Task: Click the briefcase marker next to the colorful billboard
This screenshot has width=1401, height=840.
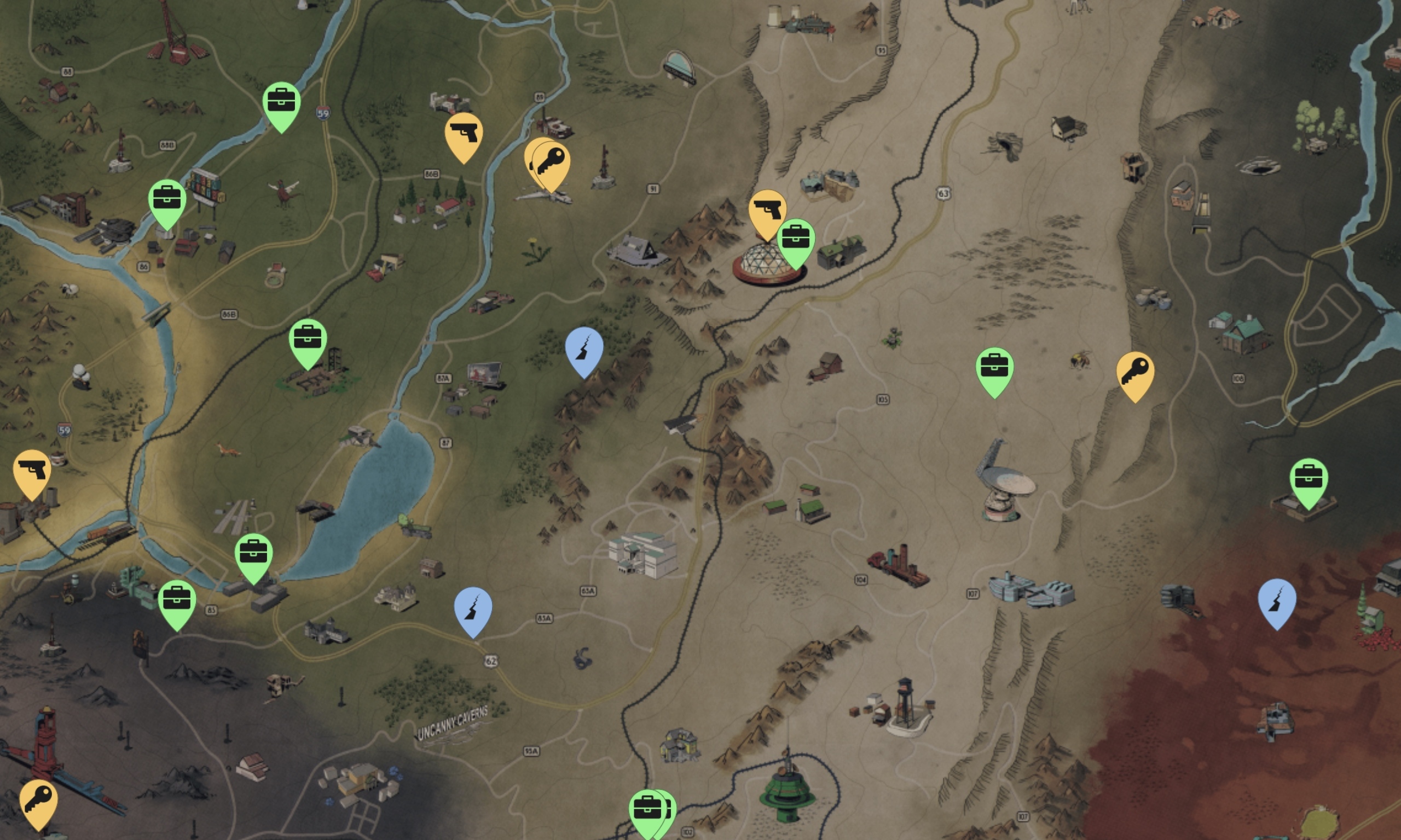Action: coord(167,199)
